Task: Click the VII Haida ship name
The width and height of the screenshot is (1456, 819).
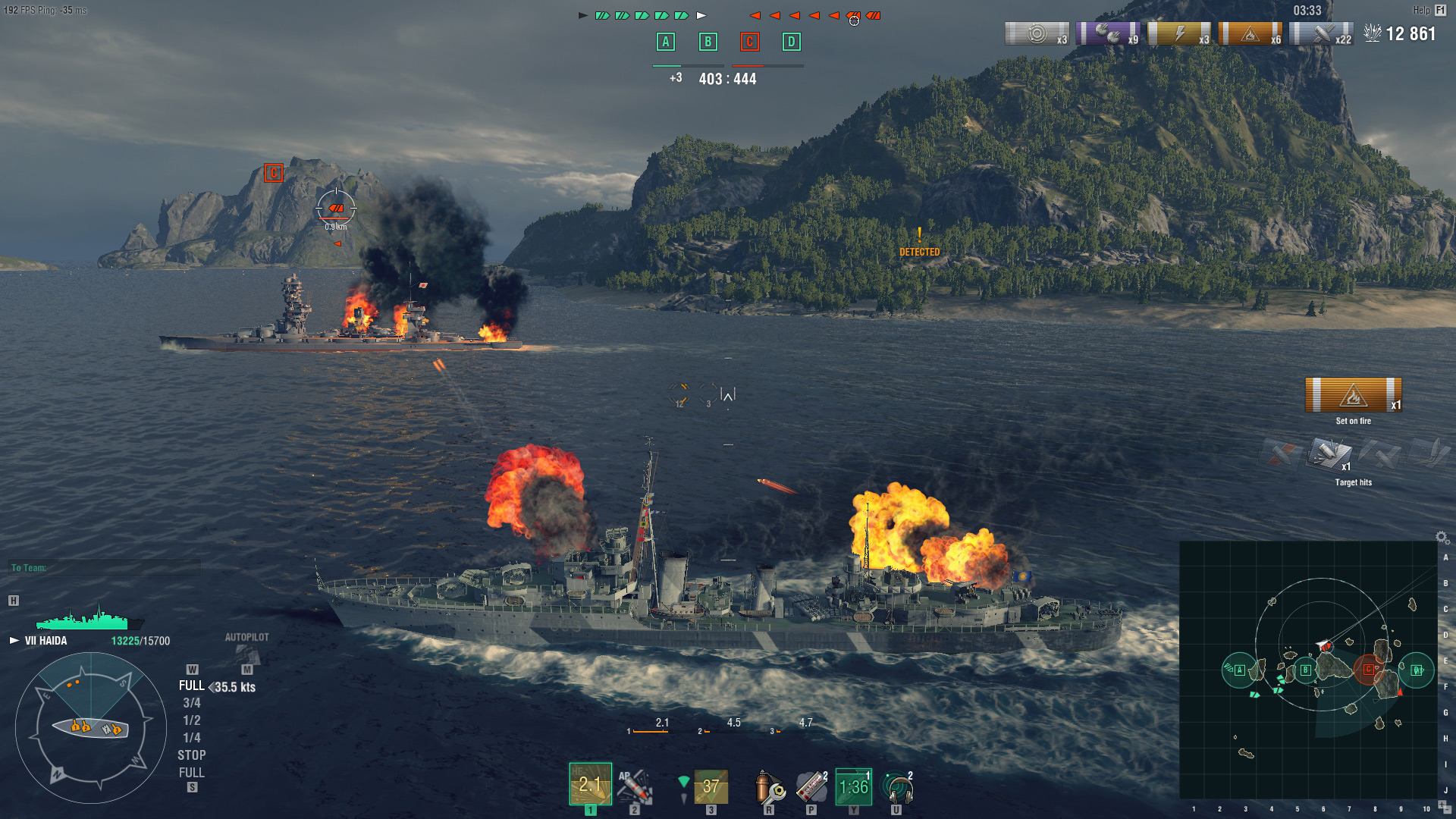Action: [47, 641]
